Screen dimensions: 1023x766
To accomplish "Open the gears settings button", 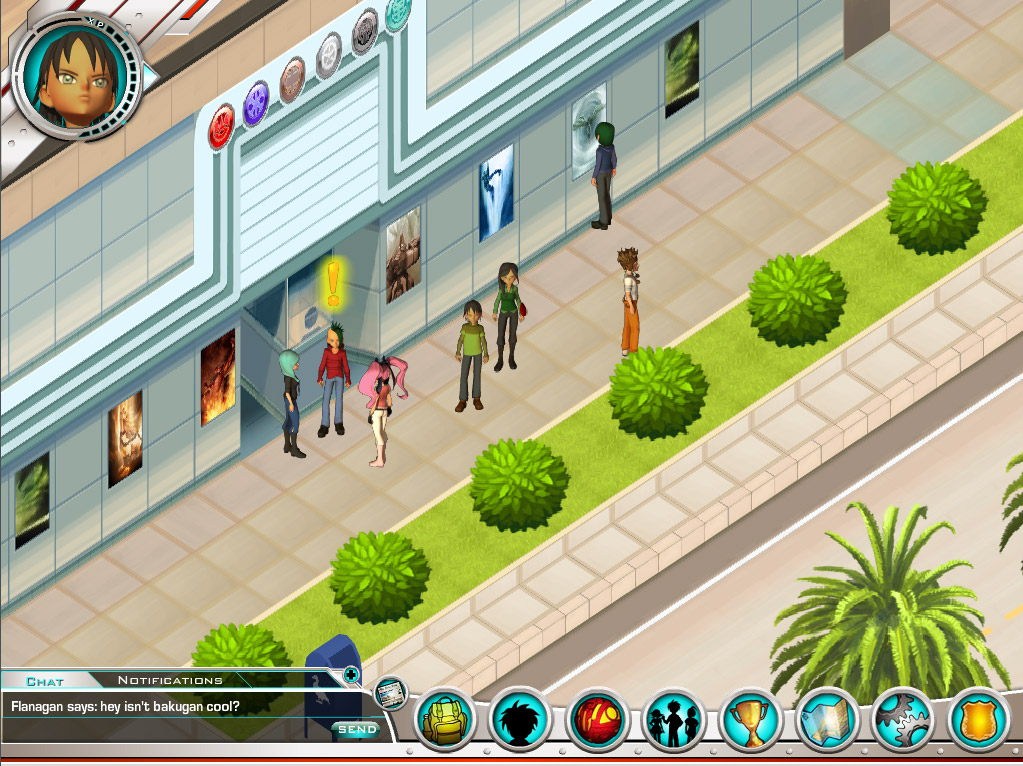I will [x=905, y=721].
